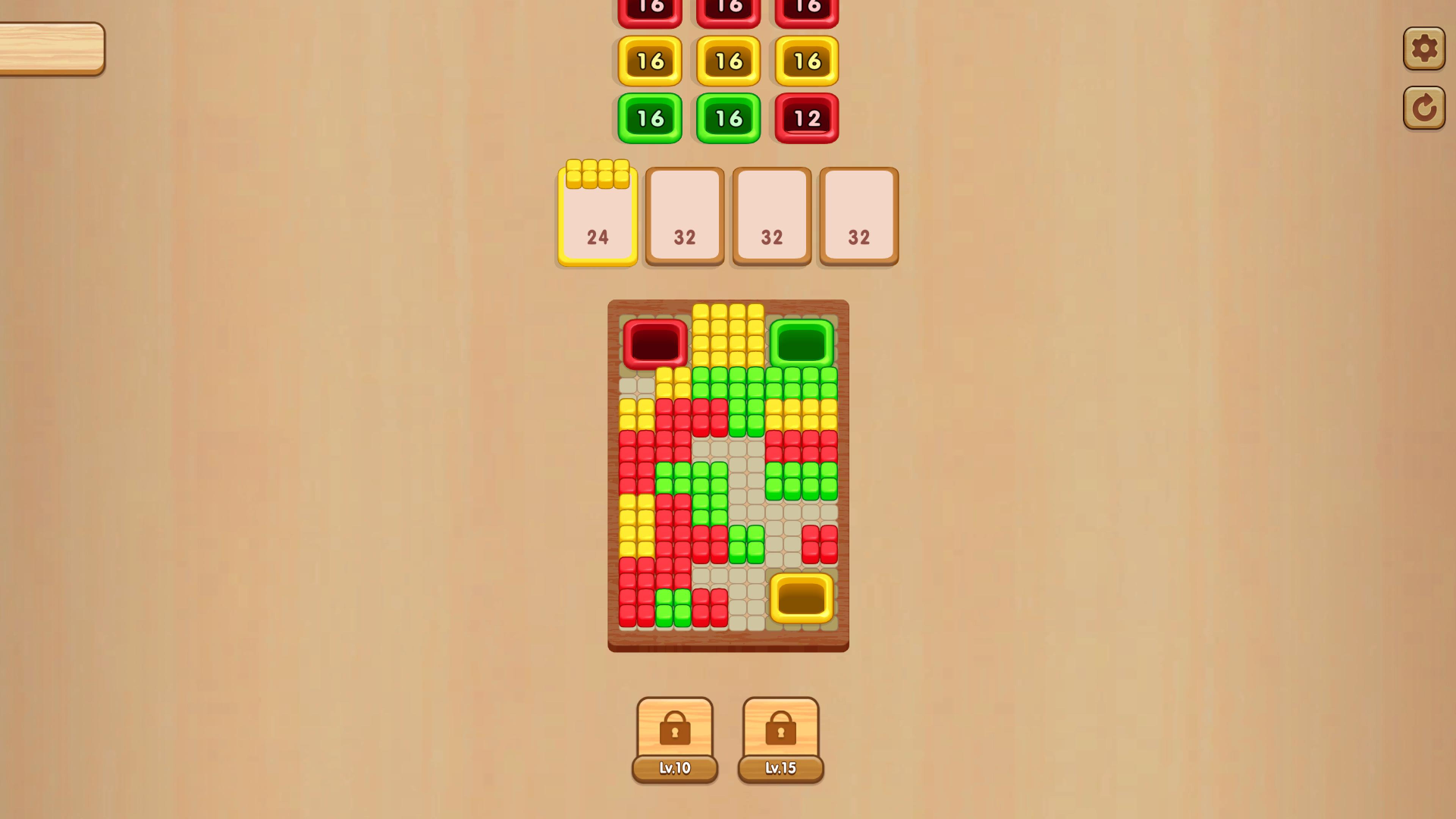The height and width of the screenshot is (819, 1456).
Task: Select the first red 16 block tile
Action: click(x=650, y=8)
